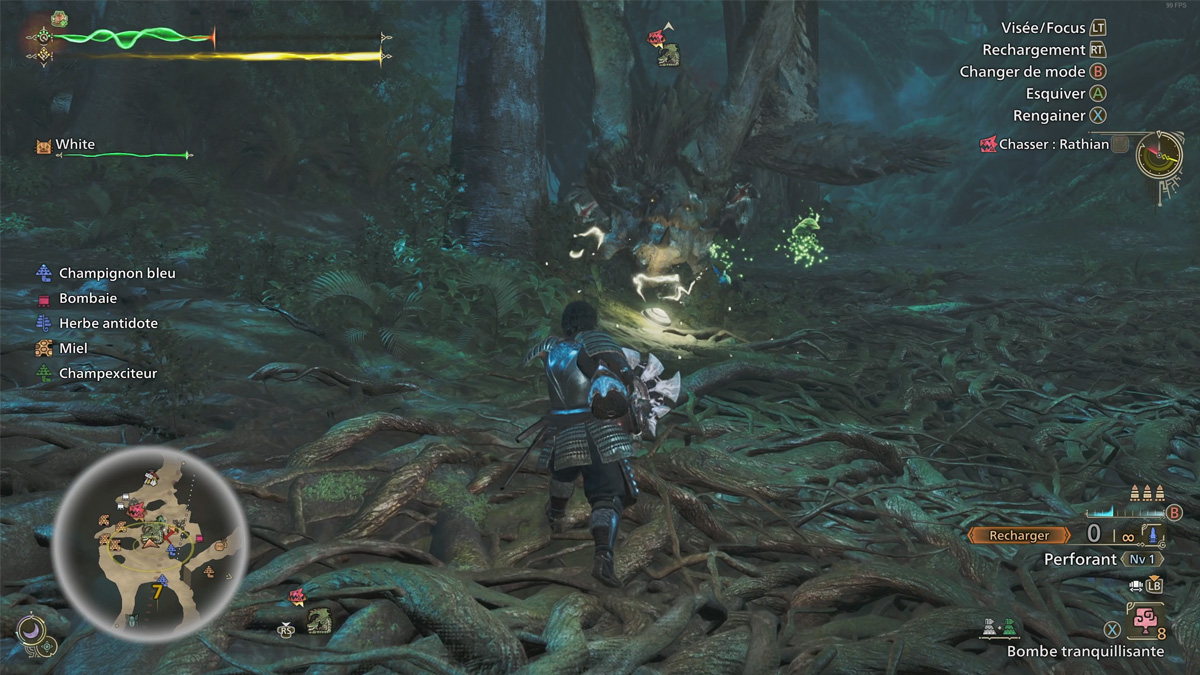The width and height of the screenshot is (1200, 675).
Task: Choose Bombaie from the resource list
Action: 88,298
